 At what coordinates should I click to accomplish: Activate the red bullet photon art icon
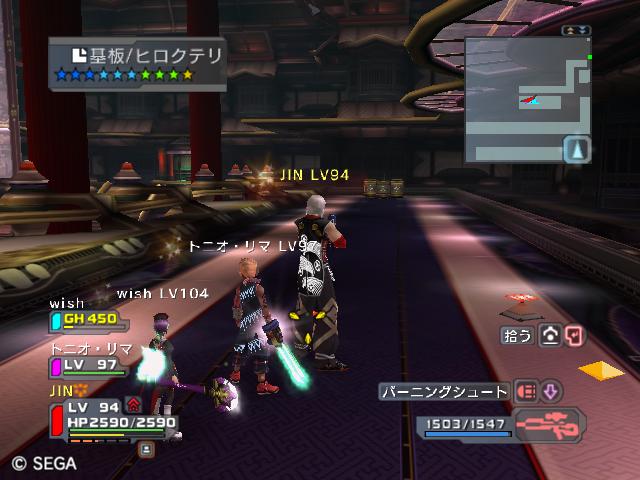point(525,391)
